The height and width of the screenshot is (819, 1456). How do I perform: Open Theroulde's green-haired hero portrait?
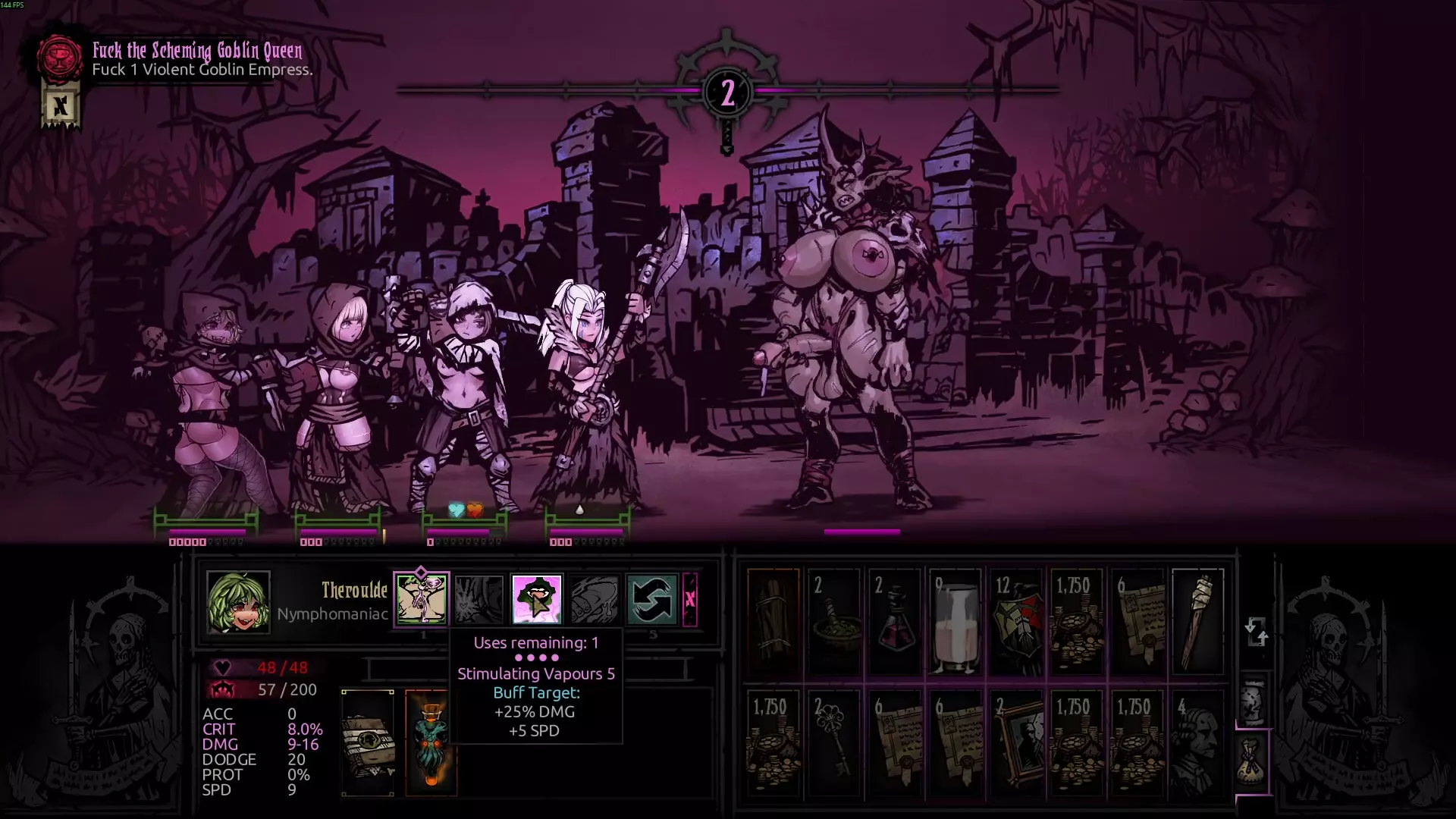point(238,601)
